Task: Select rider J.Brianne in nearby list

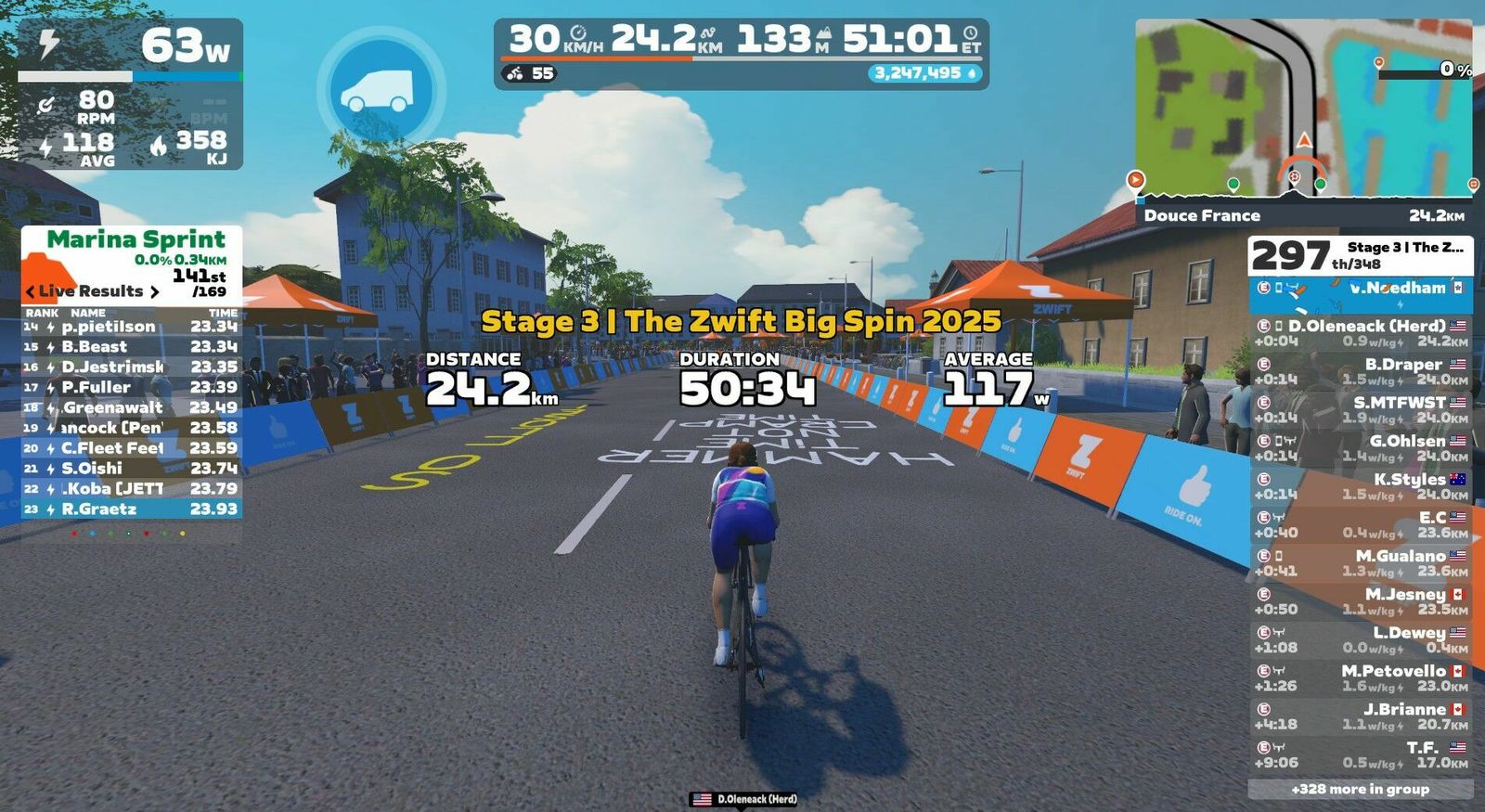Action: pos(1360,715)
